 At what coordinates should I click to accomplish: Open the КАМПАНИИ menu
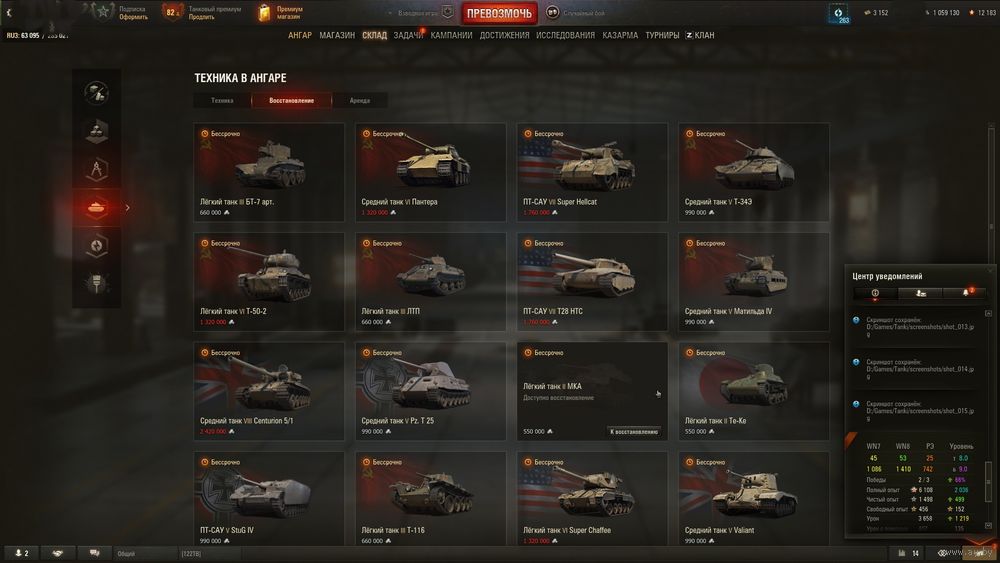(x=451, y=35)
